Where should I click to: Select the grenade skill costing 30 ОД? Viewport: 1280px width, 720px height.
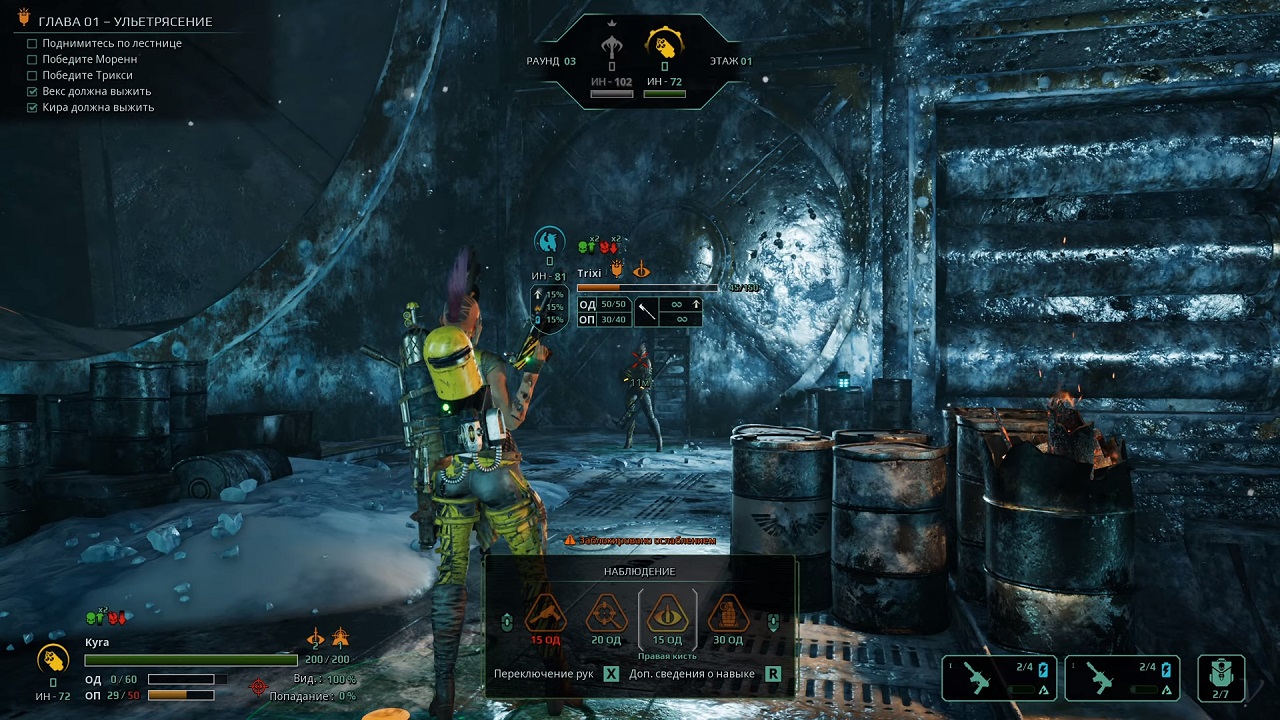(728, 613)
